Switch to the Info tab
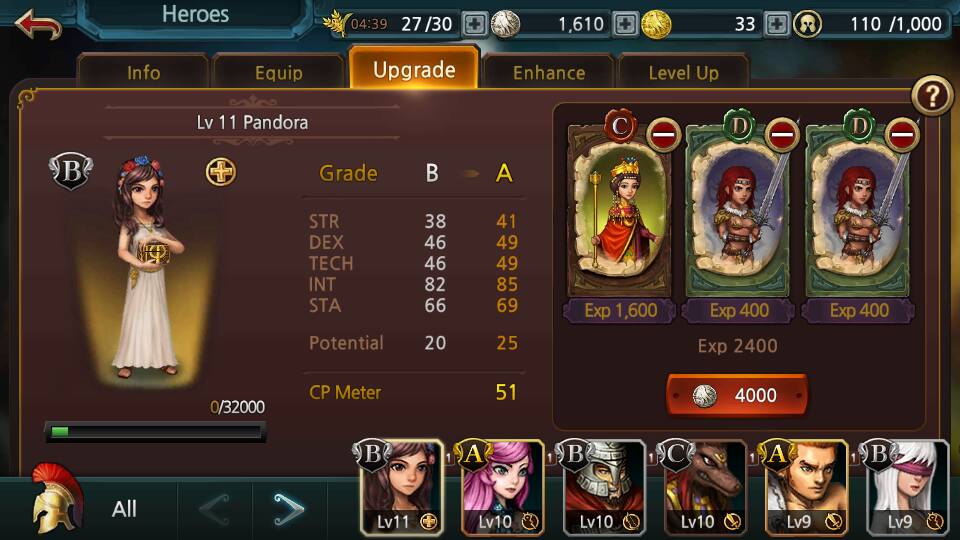The height and width of the screenshot is (540, 960). click(x=143, y=72)
